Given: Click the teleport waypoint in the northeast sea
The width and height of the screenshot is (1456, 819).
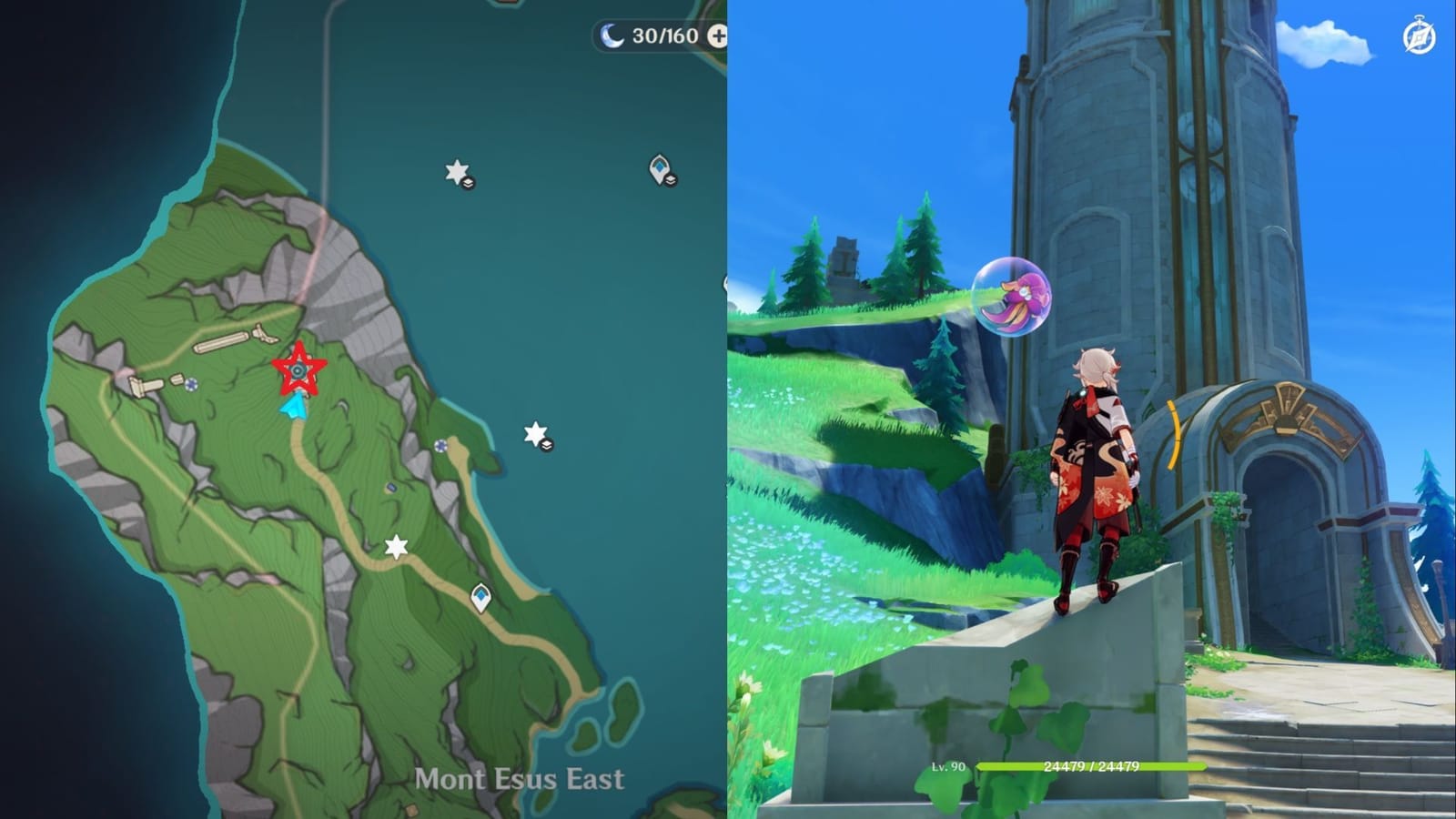Looking at the screenshot, I should 659,167.
